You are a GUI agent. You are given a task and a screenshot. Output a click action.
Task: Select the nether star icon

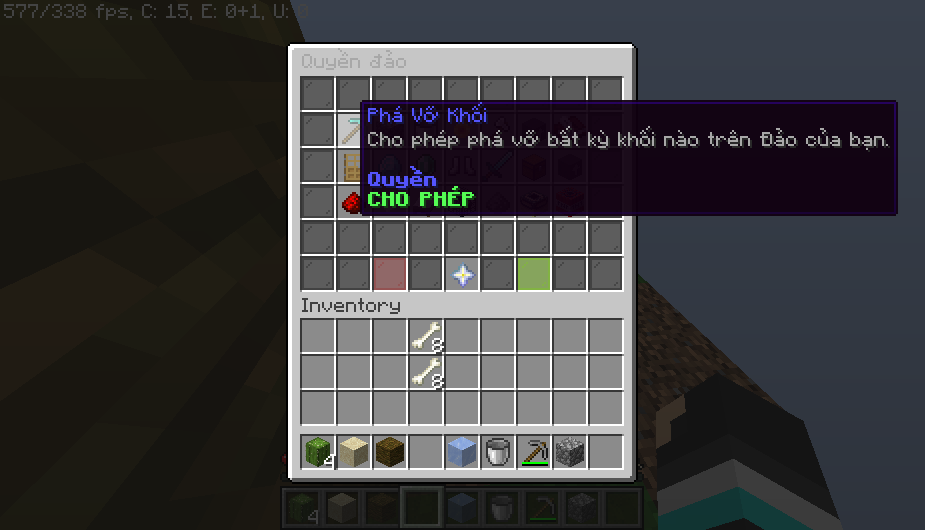tap(462, 274)
